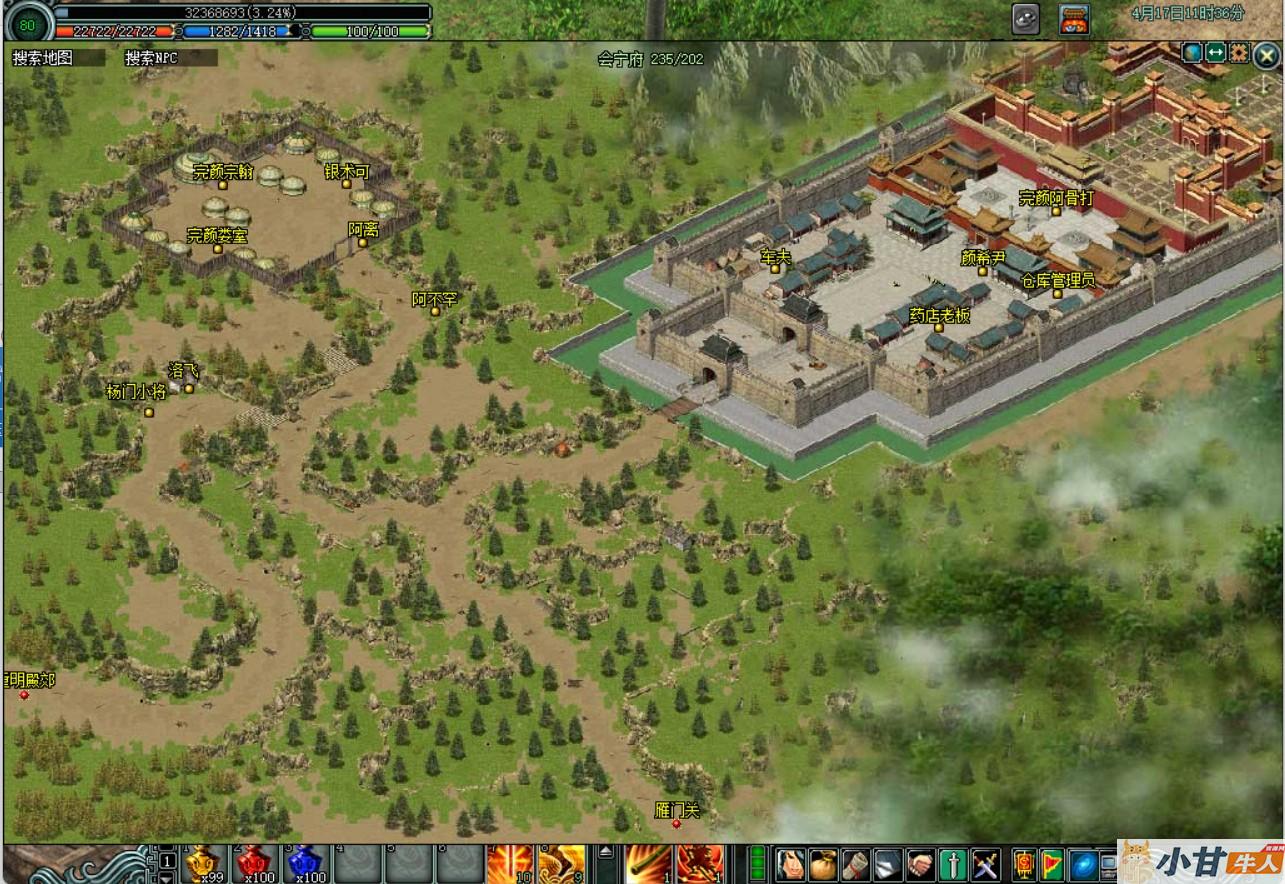Use the gold potion in slot 1
Image resolution: width=1285 pixels, height=884 pixels.
203,864
